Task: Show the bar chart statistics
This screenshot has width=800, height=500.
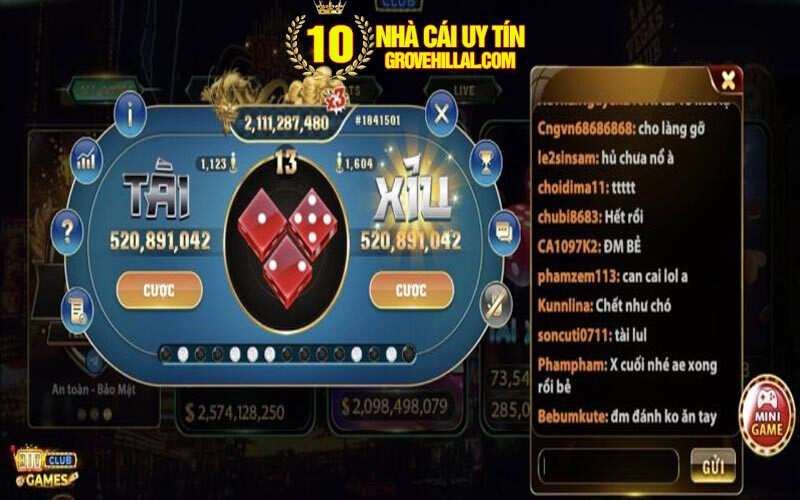Action: pos(88,158)
